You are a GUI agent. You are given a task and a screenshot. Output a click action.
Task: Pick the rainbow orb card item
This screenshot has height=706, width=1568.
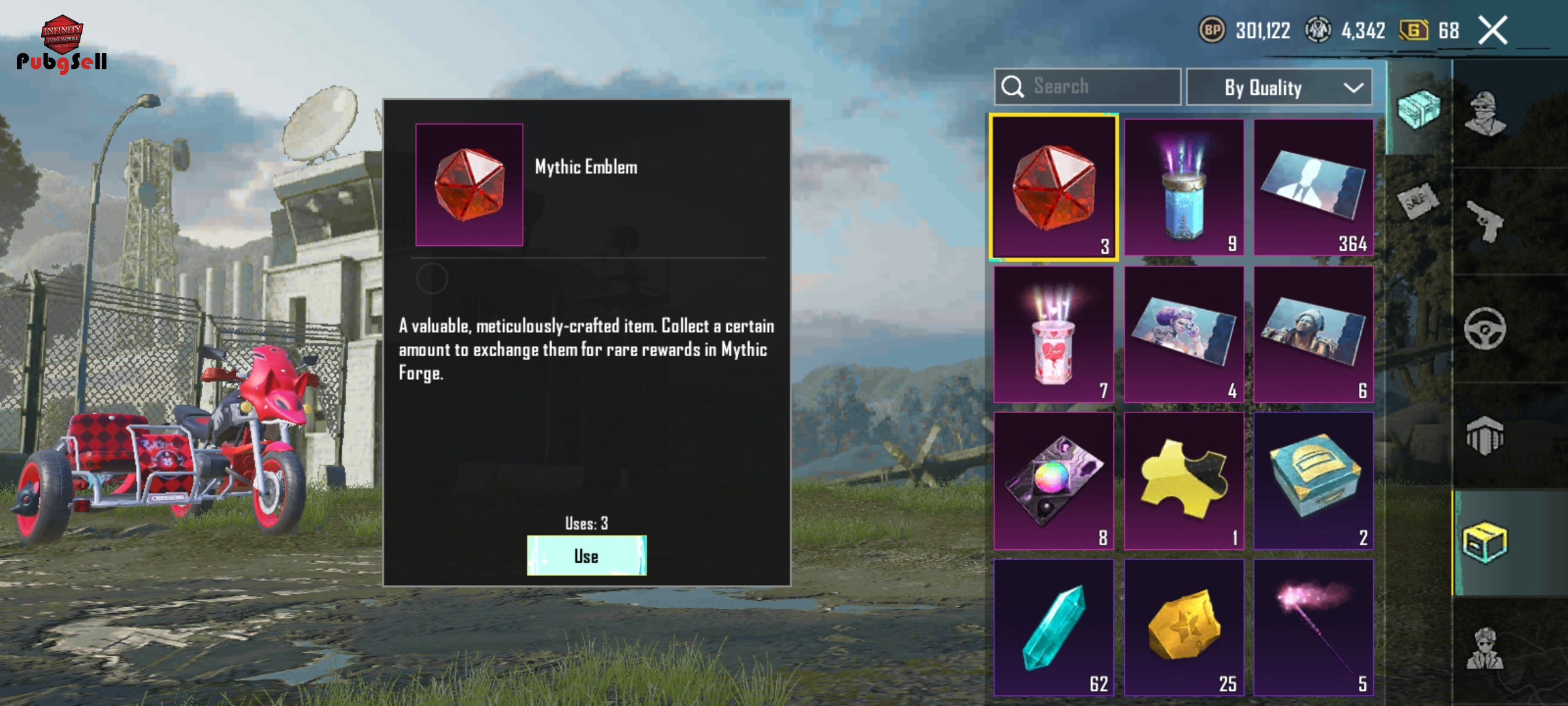(x=1053, y=481)
